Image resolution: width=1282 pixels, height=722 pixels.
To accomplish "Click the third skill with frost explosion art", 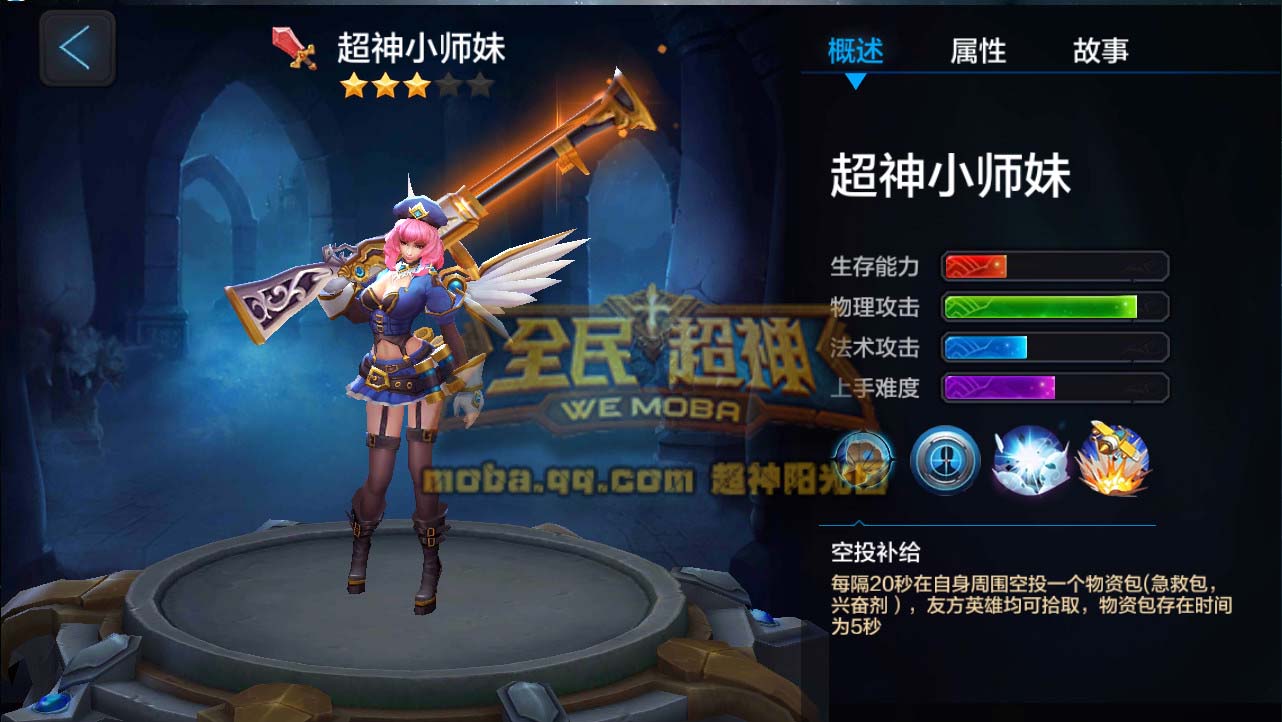I will coord(1028,463).
